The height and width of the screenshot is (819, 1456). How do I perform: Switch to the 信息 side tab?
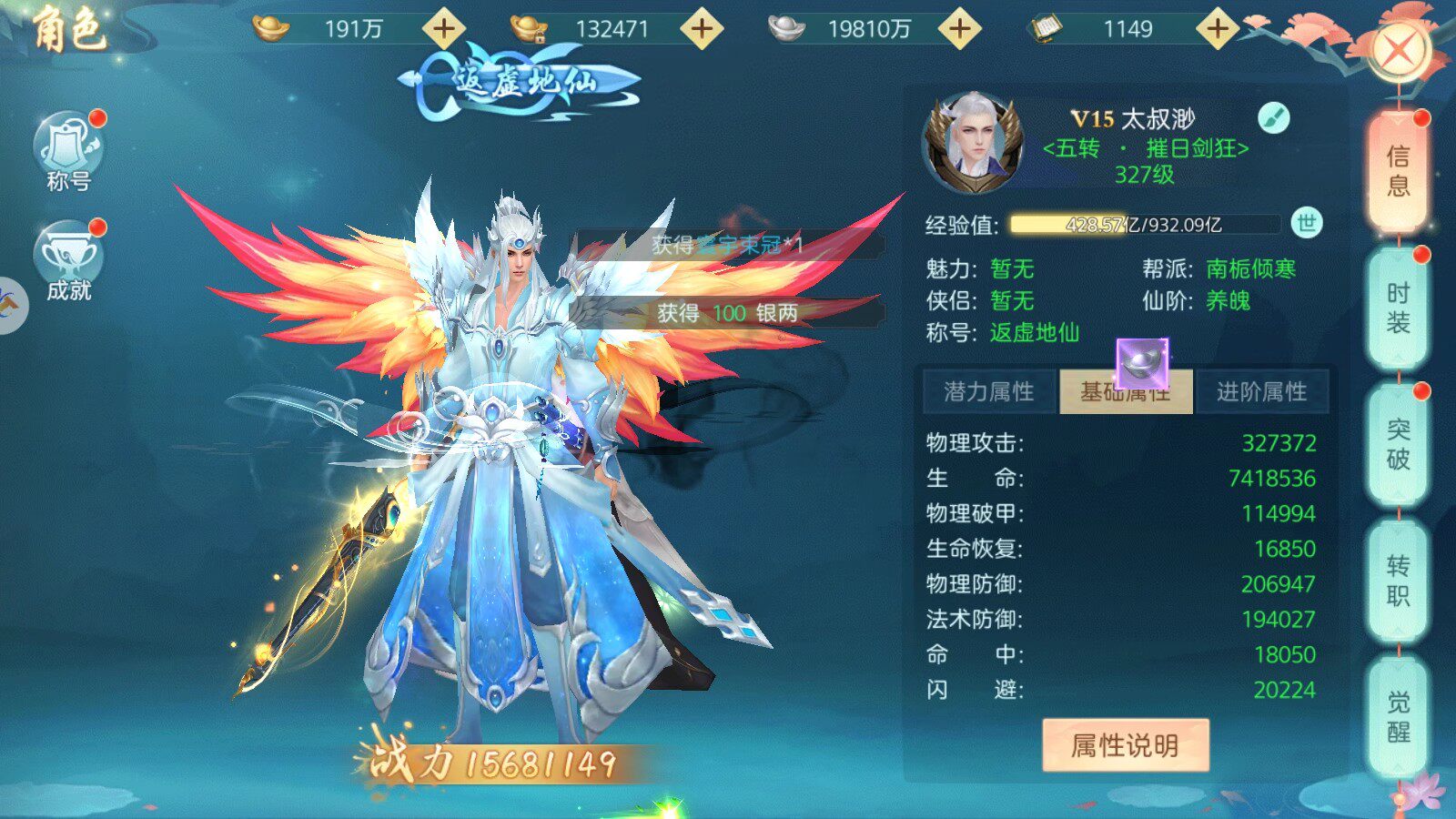click(x=1398, y=171)
